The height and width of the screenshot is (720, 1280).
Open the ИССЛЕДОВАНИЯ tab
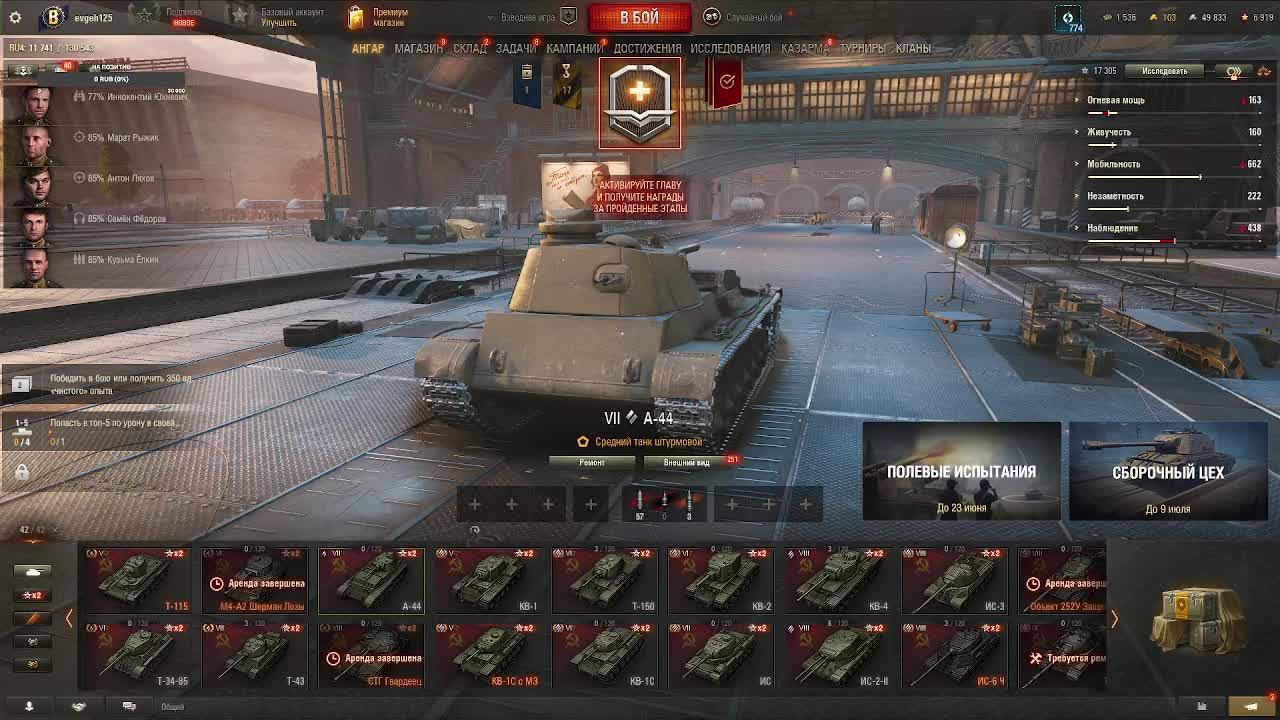[x=730, y=48]
